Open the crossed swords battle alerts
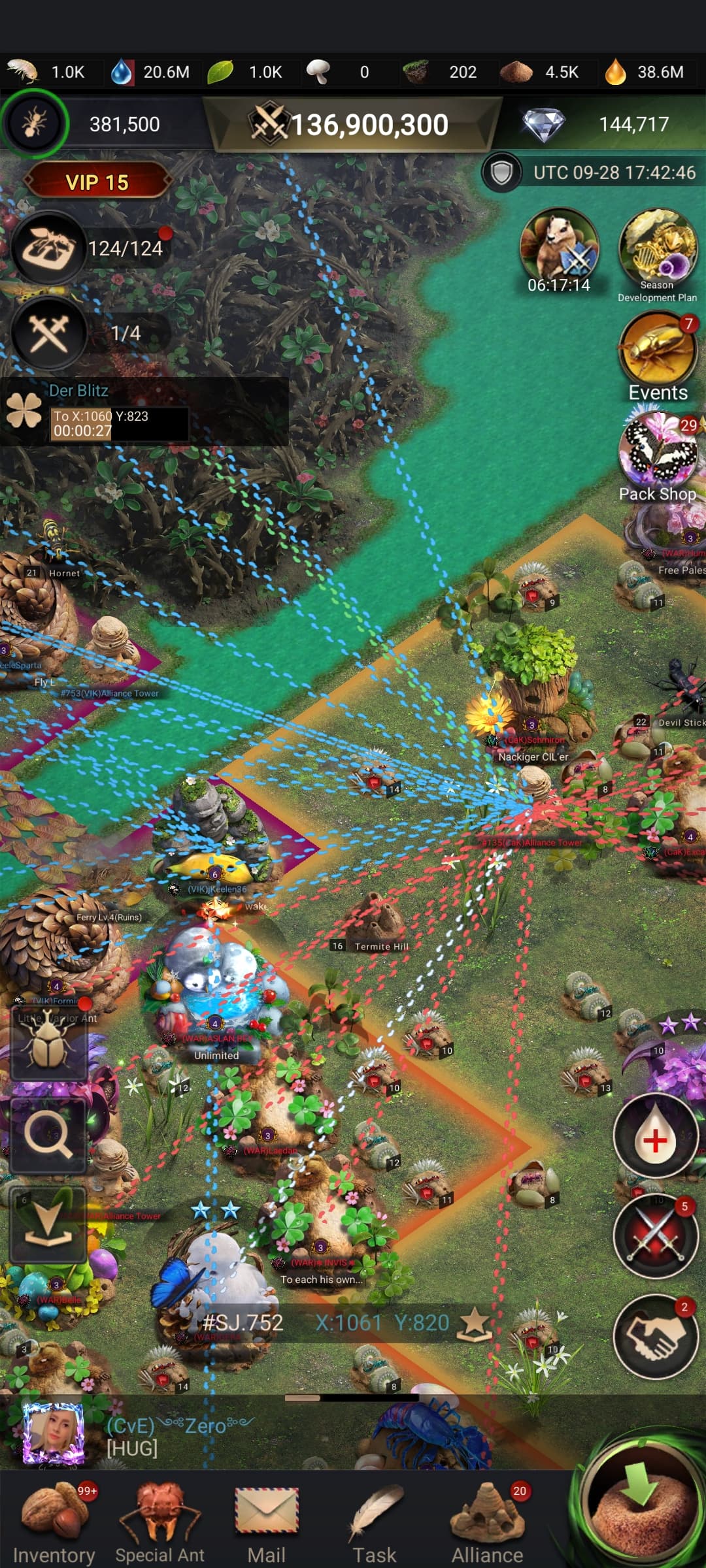Screen dimensions: 706x1568 655,1236
